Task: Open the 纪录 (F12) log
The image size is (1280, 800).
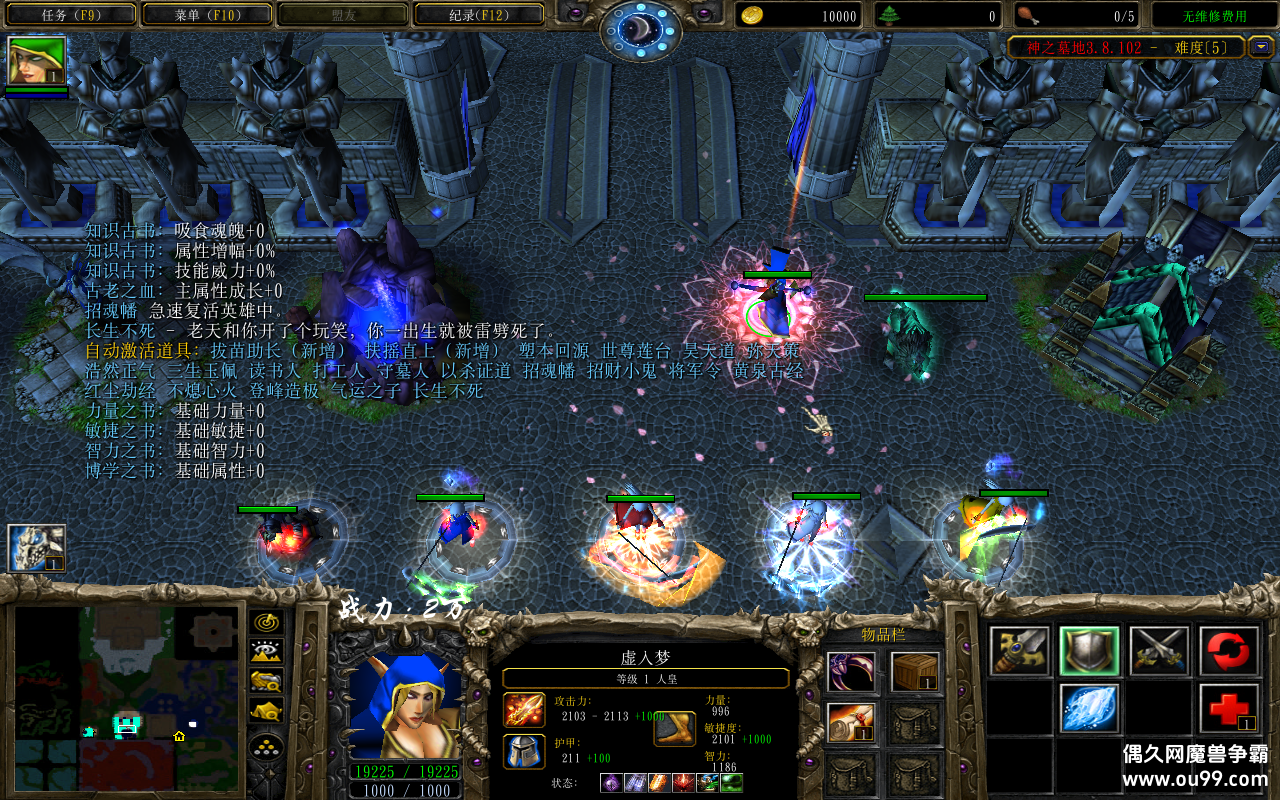Action: (x=478, y=15)
